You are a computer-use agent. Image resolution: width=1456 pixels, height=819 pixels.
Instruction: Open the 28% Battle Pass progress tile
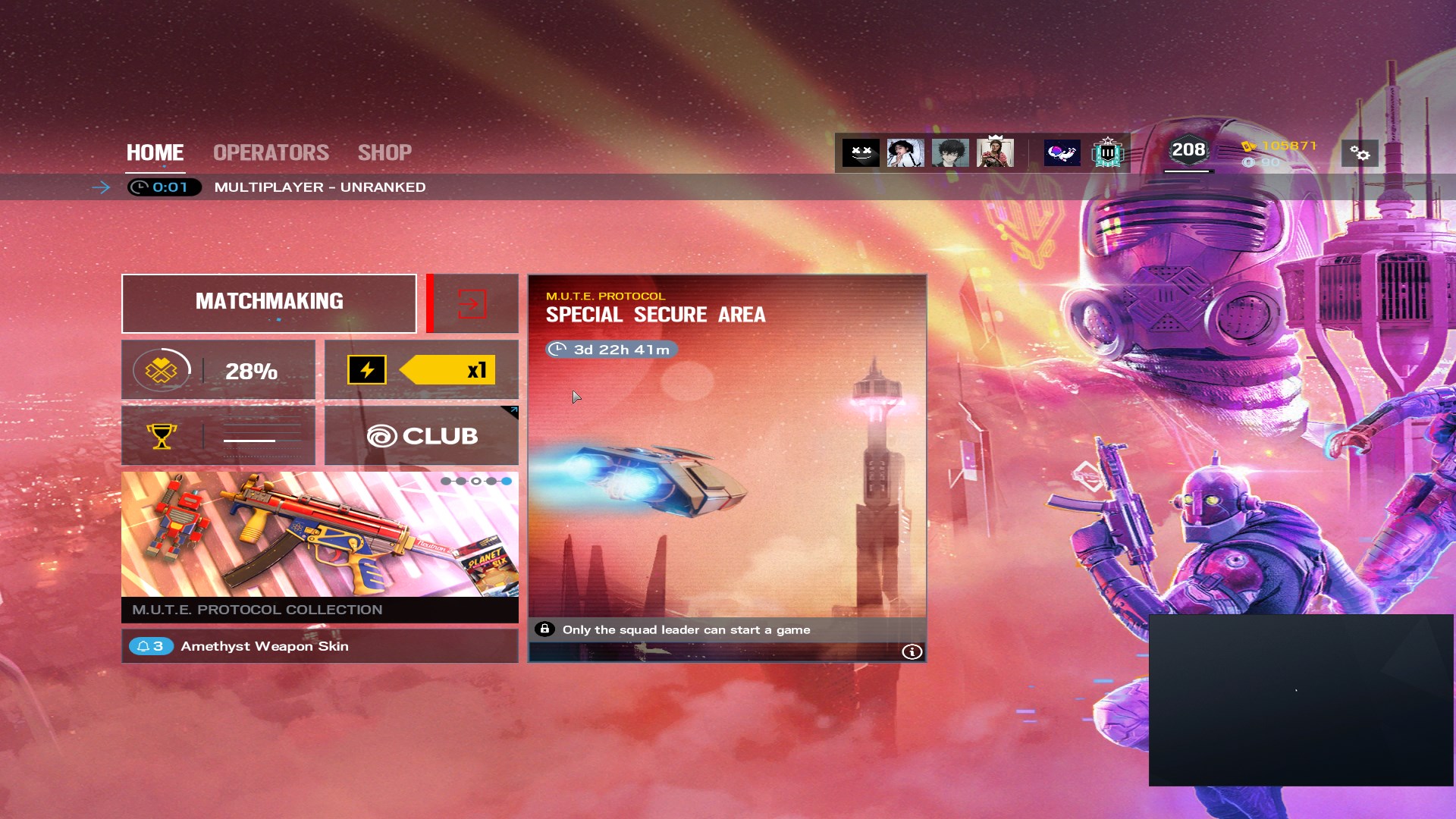pos(218,370)
